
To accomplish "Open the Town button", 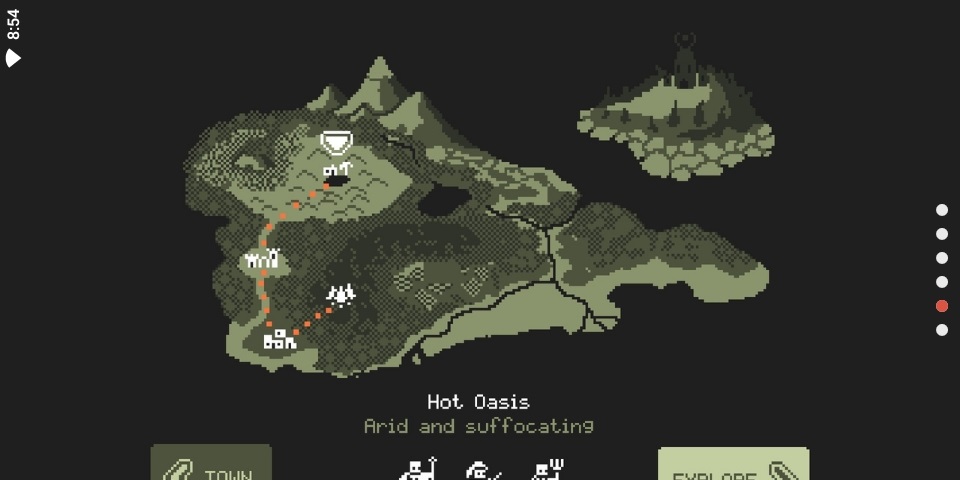I will 211,466.
